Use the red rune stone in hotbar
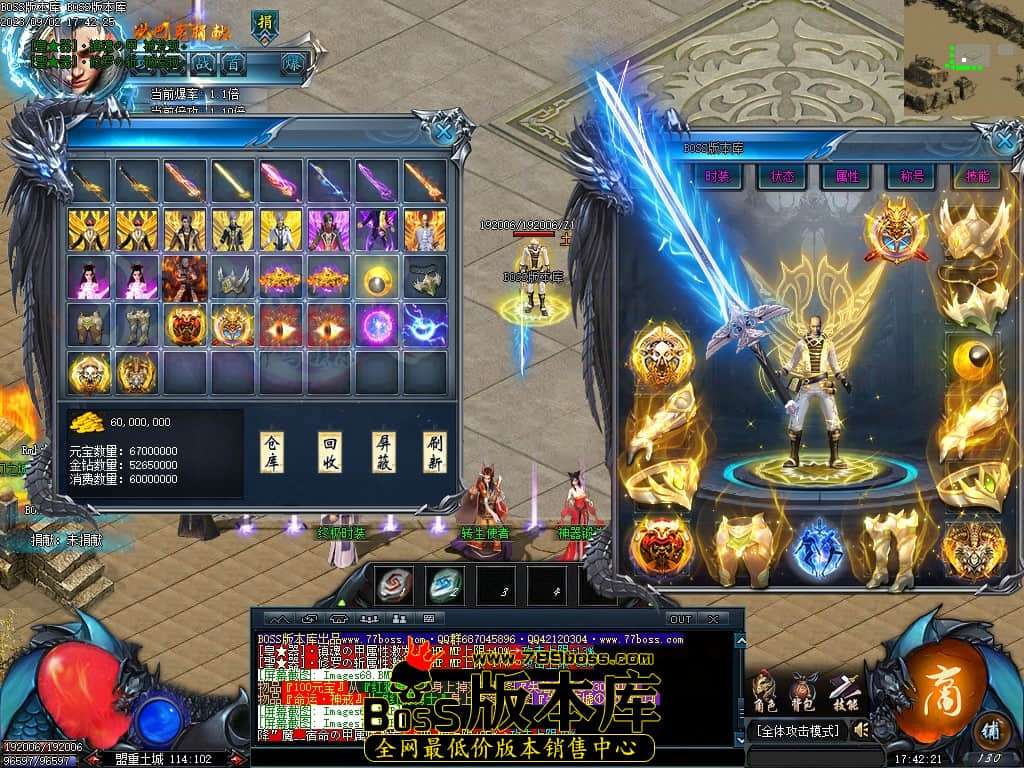The width and height of the screenshot is (1024, 768). click(394, 586)
